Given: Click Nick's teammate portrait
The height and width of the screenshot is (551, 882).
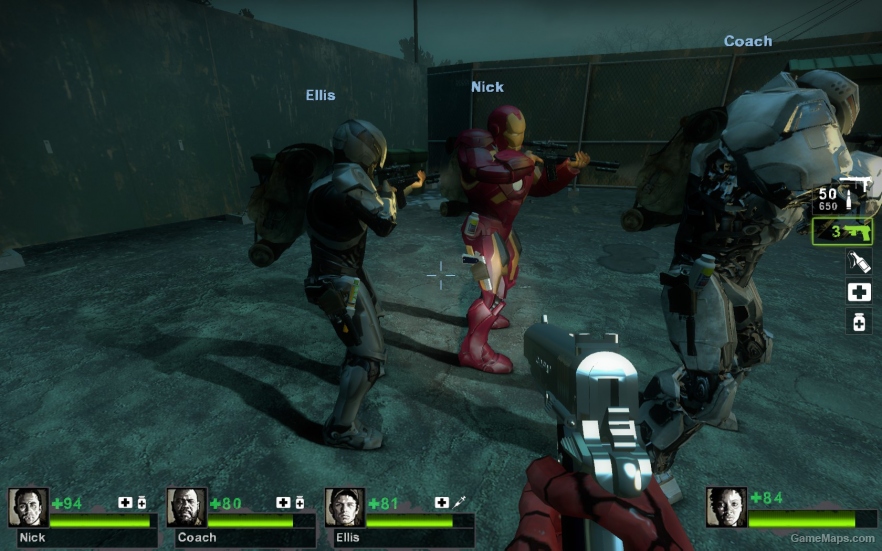Looking at the screenshot, I should point(28,507).
